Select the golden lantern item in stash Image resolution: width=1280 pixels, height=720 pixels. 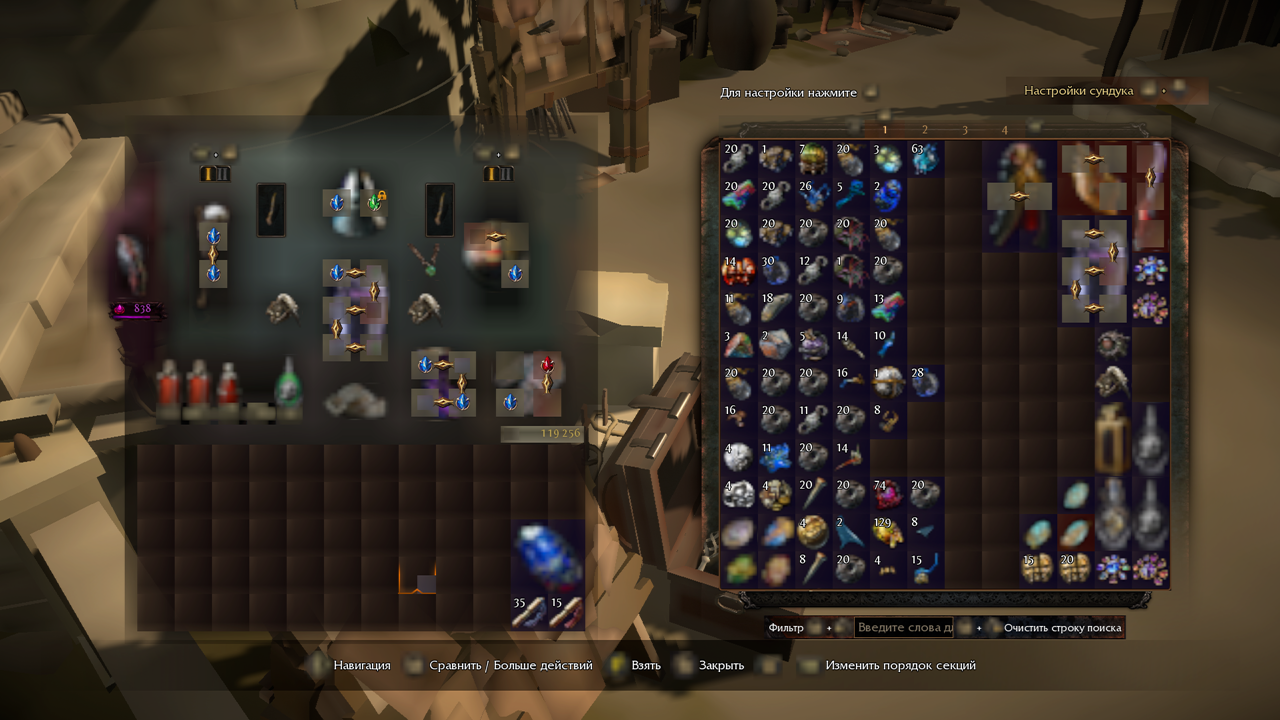[x=1112, y=438]
